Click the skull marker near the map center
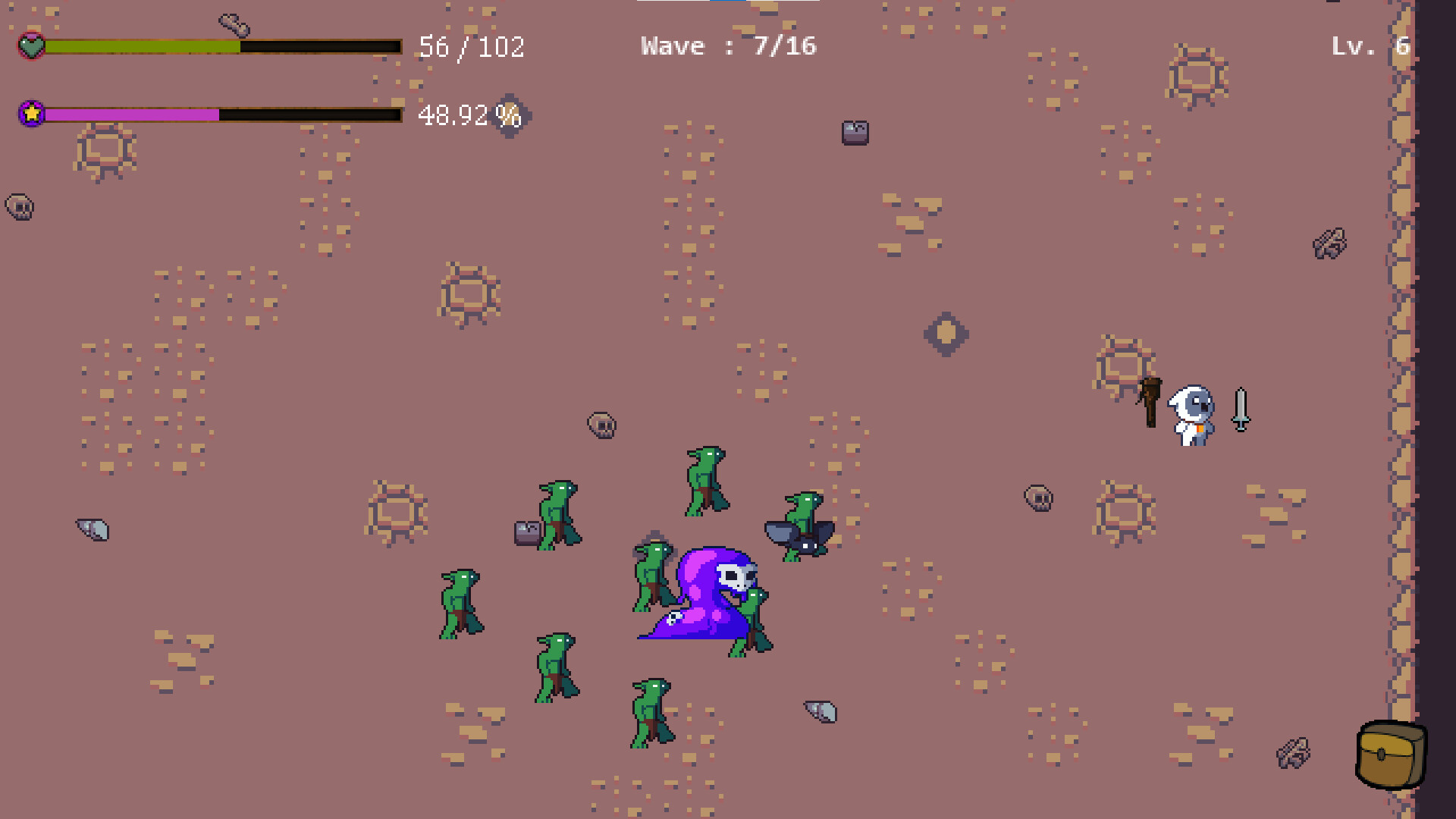The image size is (1456, 819). pos(601,425)
